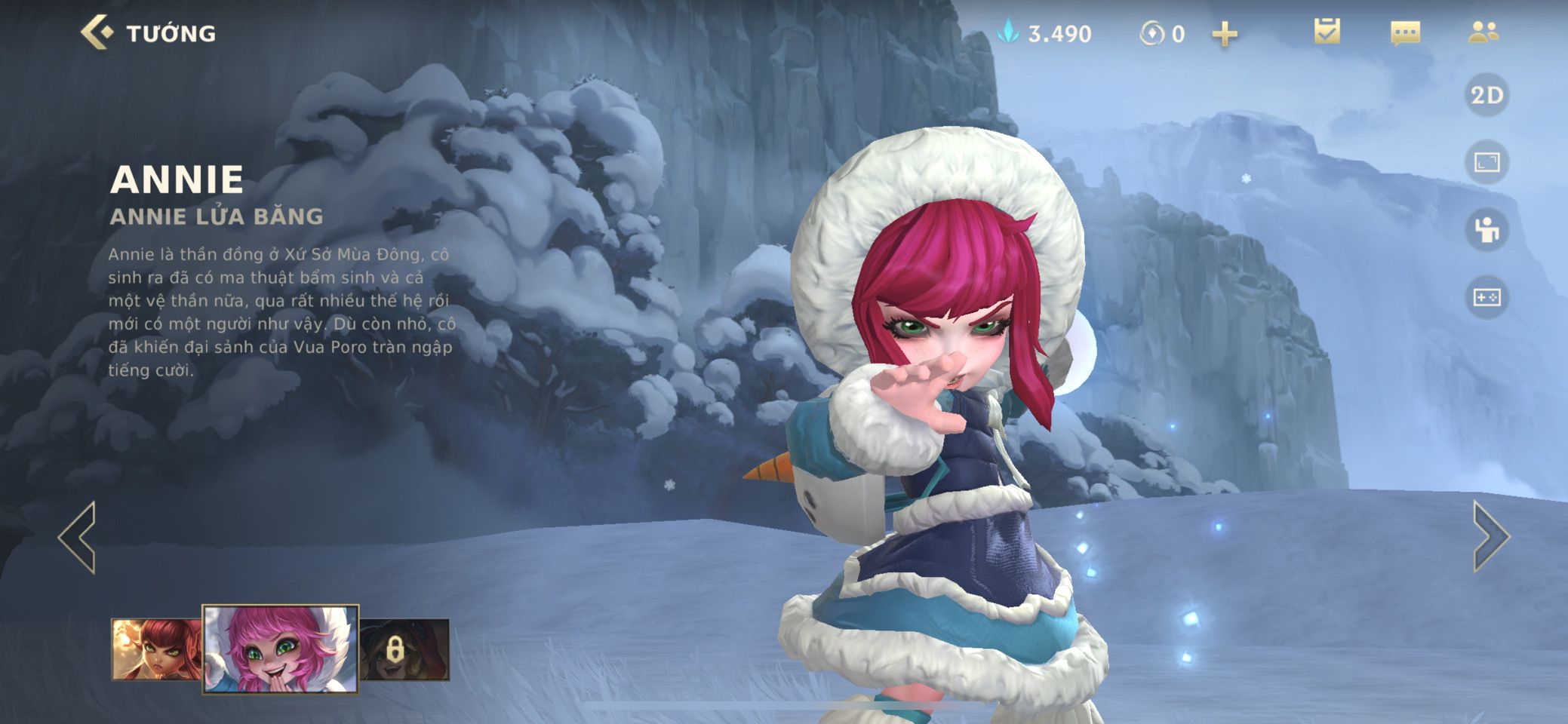
Task: Go back to the Tướng screen
Action: pyautogui.click(x=98, y=33)
